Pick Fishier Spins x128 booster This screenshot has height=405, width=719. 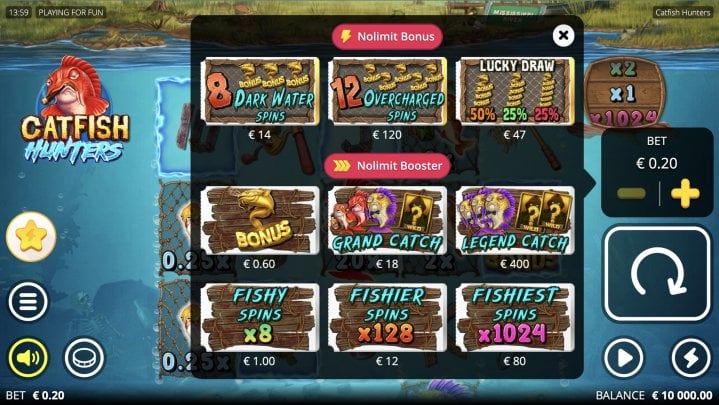388,317
